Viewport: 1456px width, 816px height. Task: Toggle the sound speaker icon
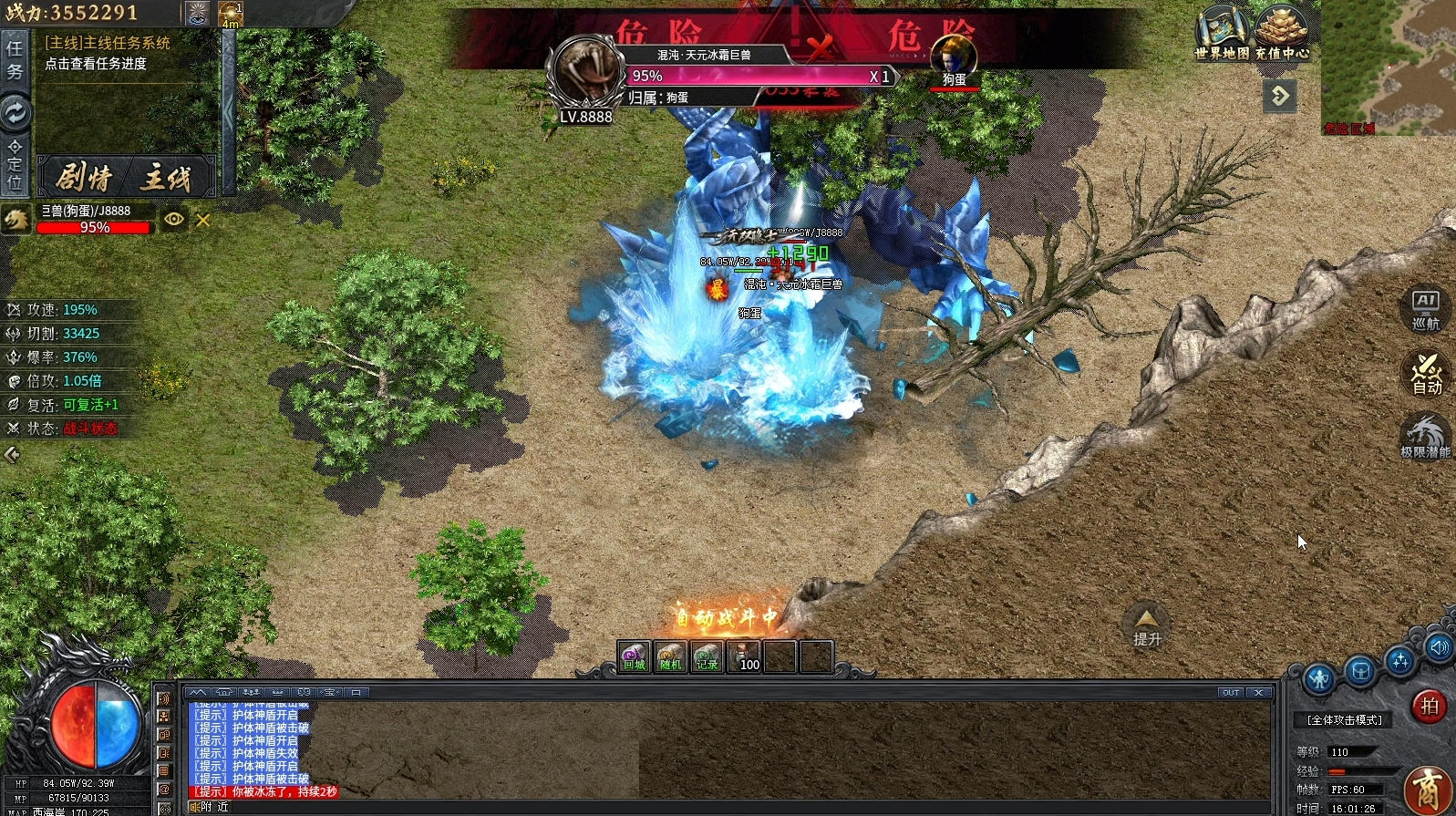[1440, 647]
